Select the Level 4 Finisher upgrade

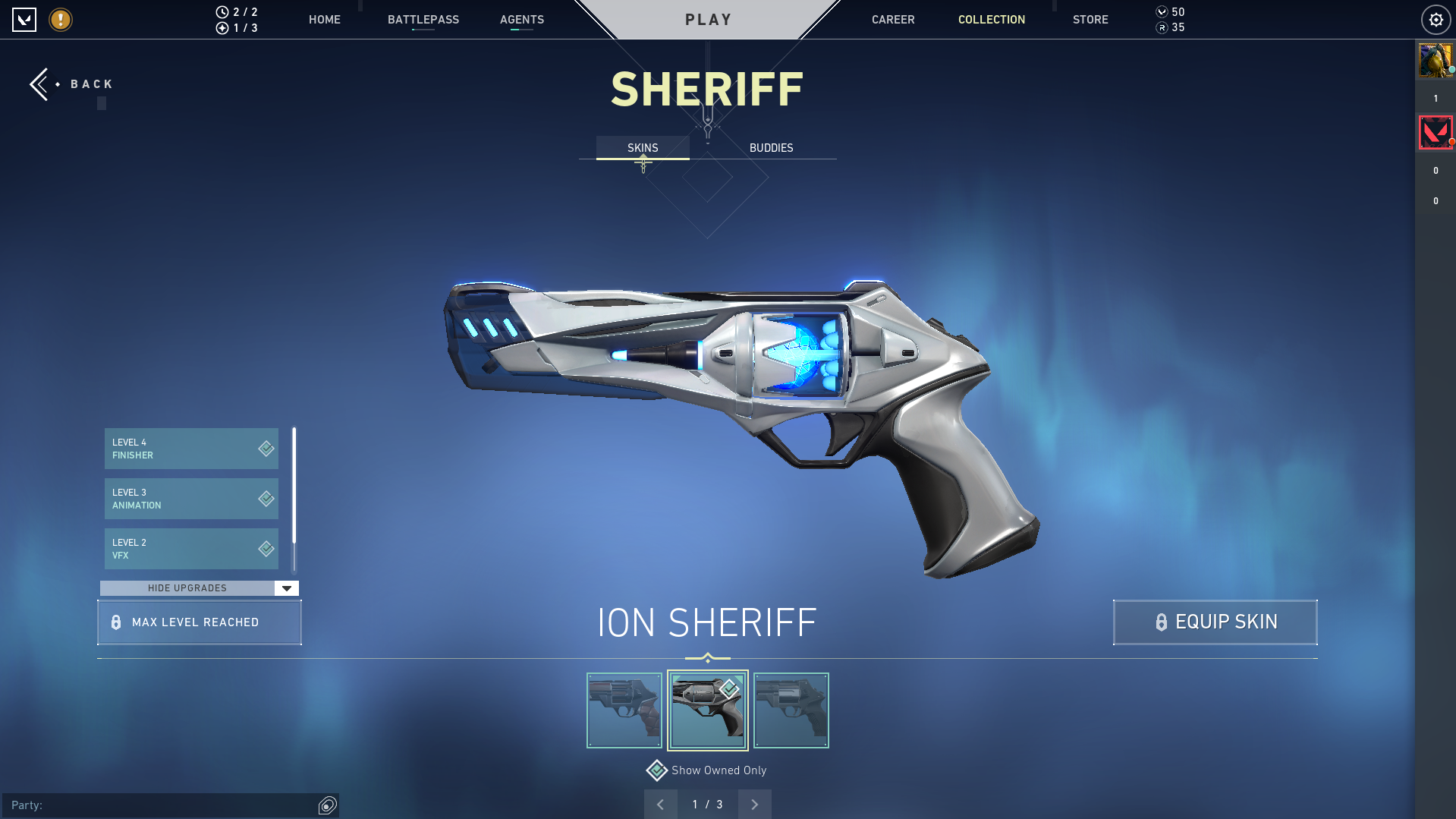(191, 449)
